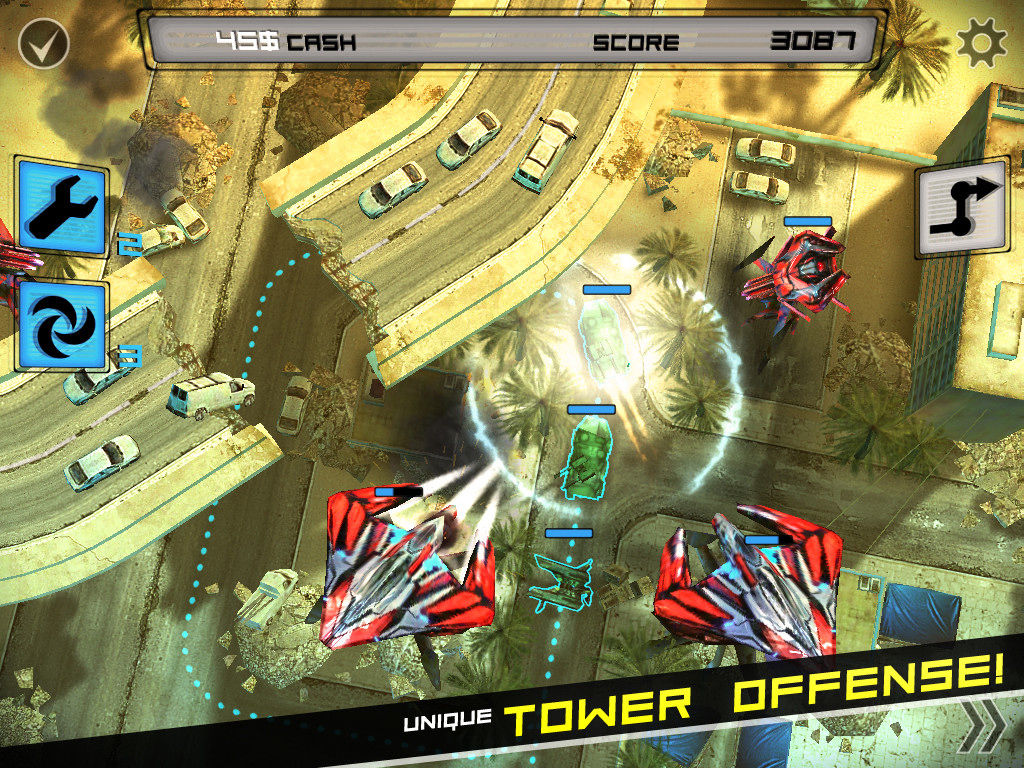Tap the checkmark button
The width and height of the screenshot is (1024, 768).
(x=43, y=43)
